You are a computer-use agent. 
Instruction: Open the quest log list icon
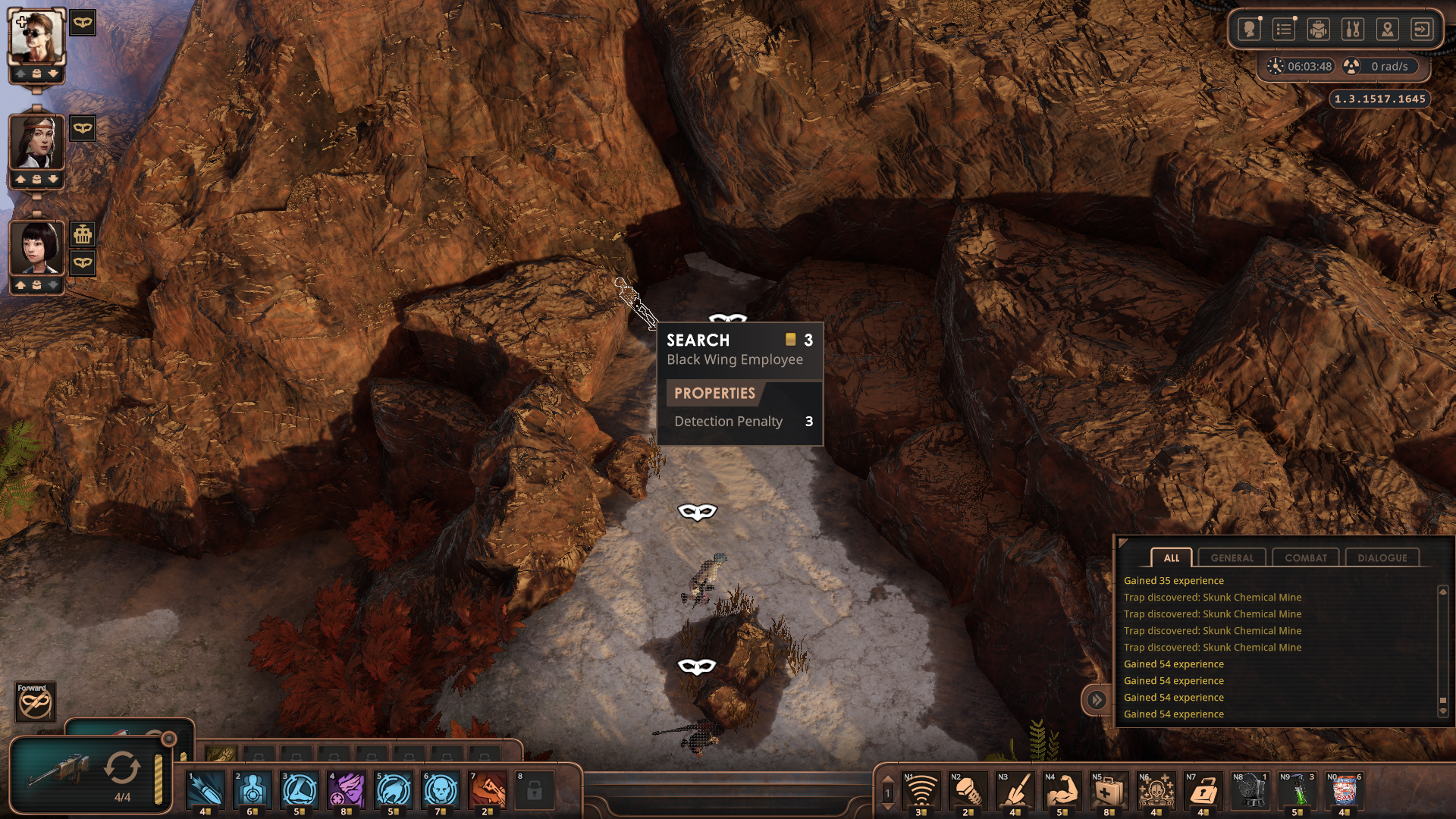1284,30
